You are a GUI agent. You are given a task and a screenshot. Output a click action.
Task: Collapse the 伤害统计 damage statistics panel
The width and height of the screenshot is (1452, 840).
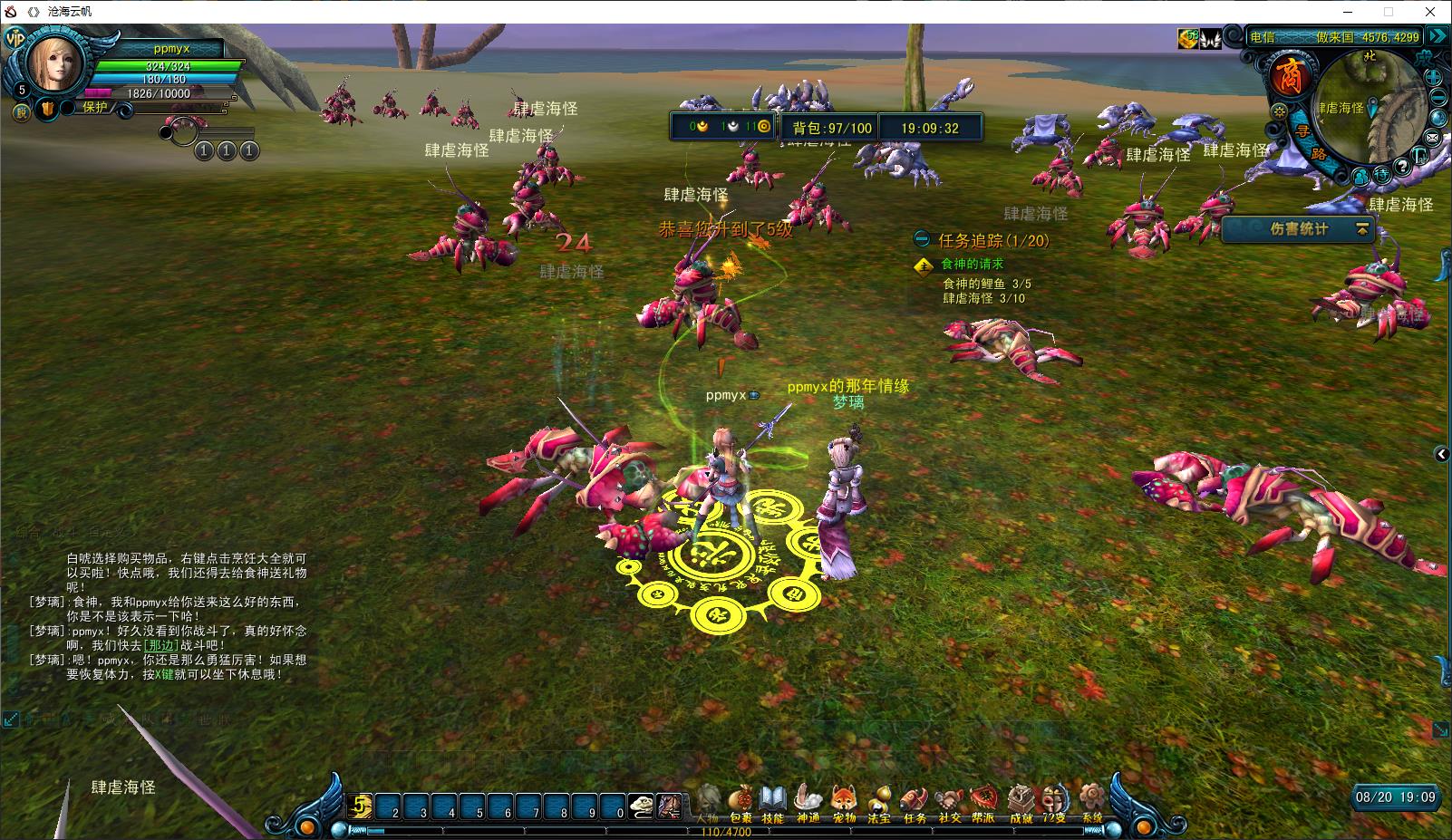tap(1361, 230)
